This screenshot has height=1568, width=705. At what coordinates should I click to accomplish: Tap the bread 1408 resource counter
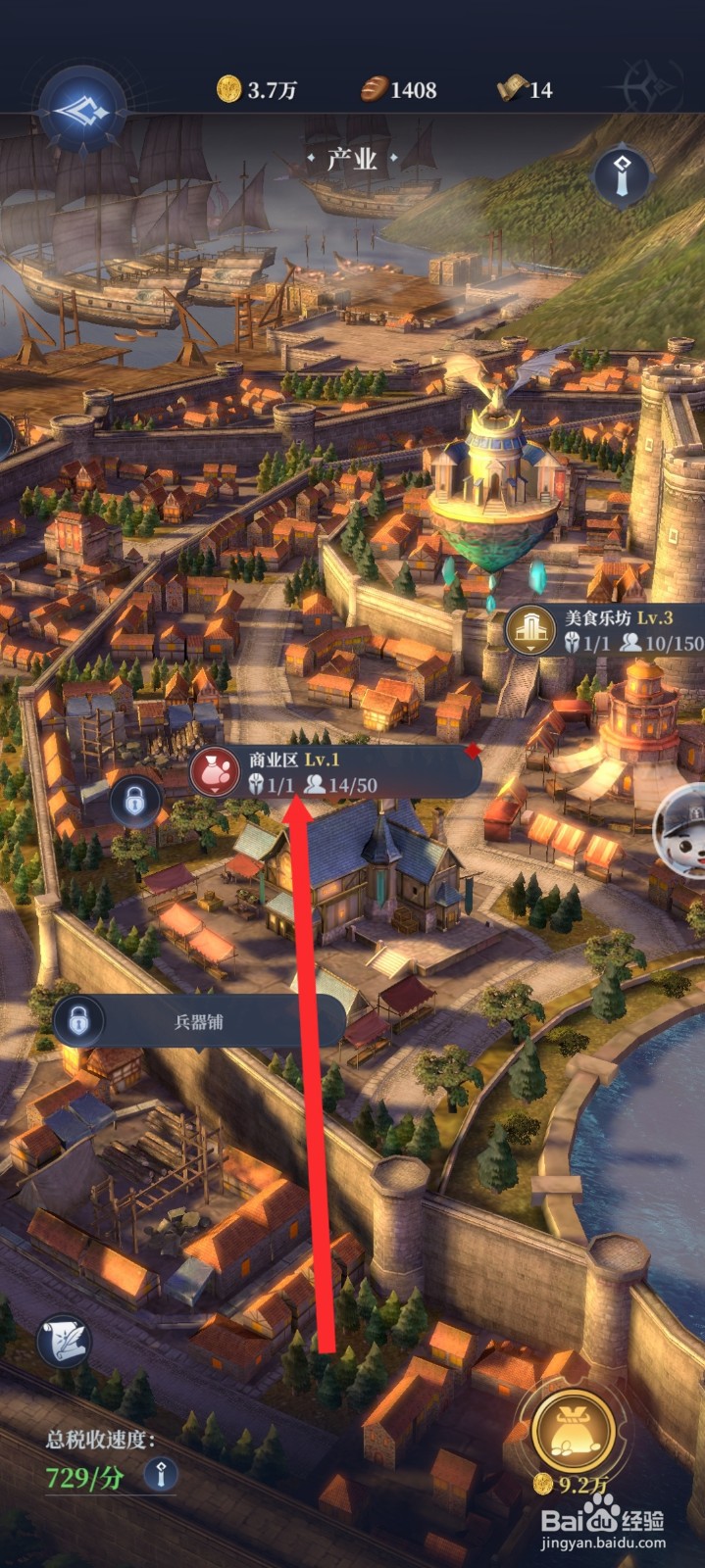click(398, 90)
